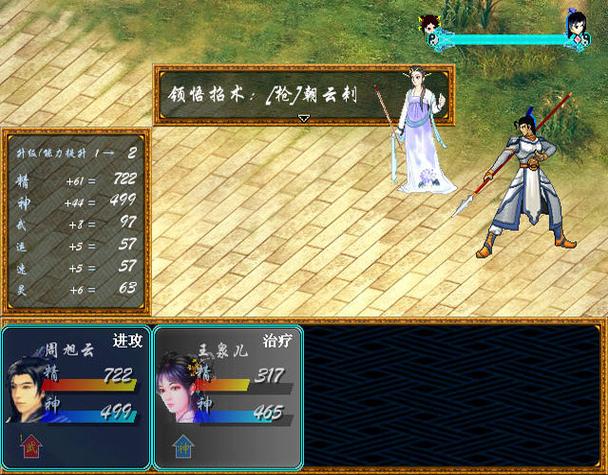Choose the 治疗 heal stance label
This screenshot has height=475, width=608.
click(278, 340)
